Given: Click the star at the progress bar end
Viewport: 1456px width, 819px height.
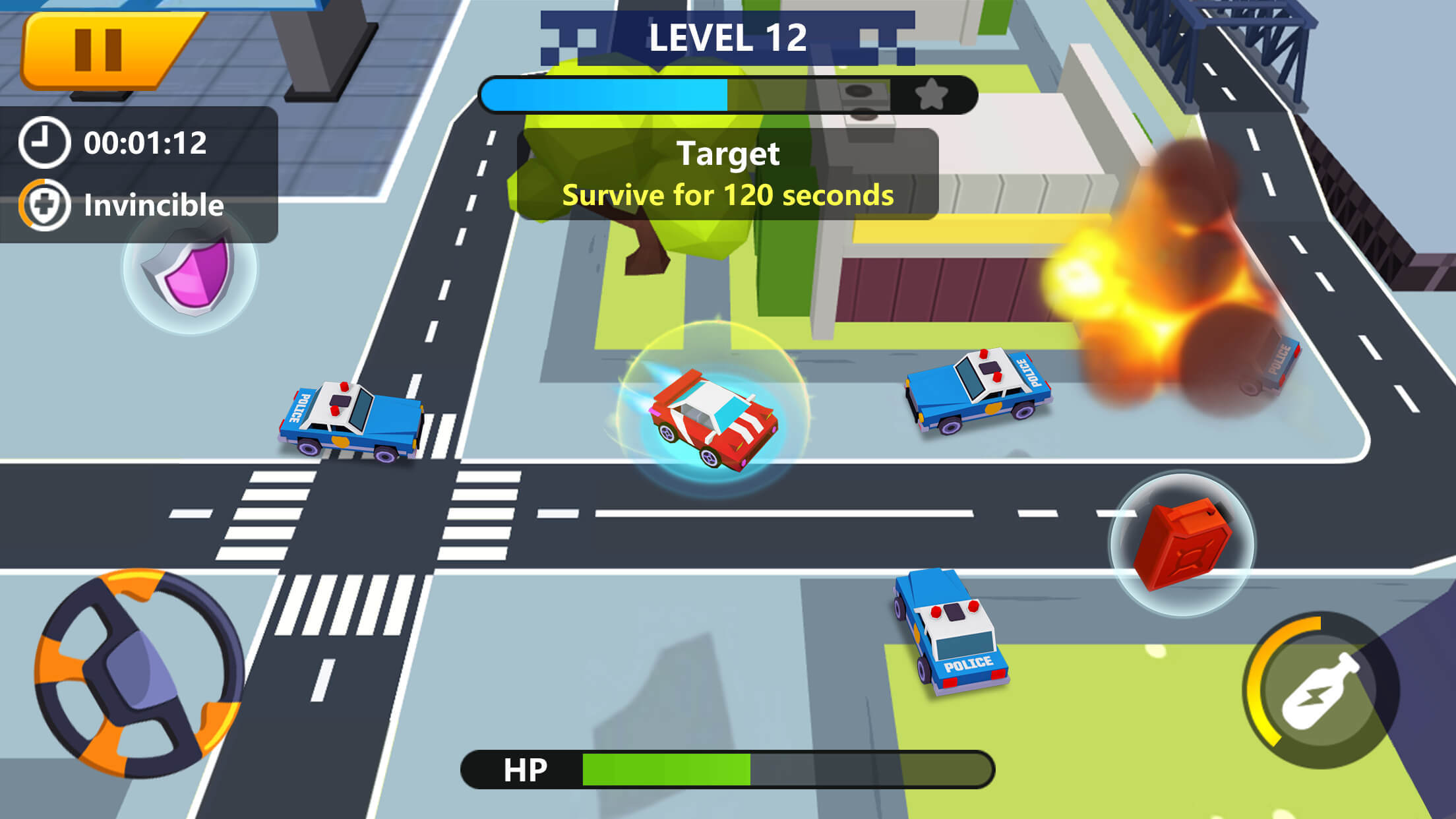Looking at the screenshot, I should point(932,94).
